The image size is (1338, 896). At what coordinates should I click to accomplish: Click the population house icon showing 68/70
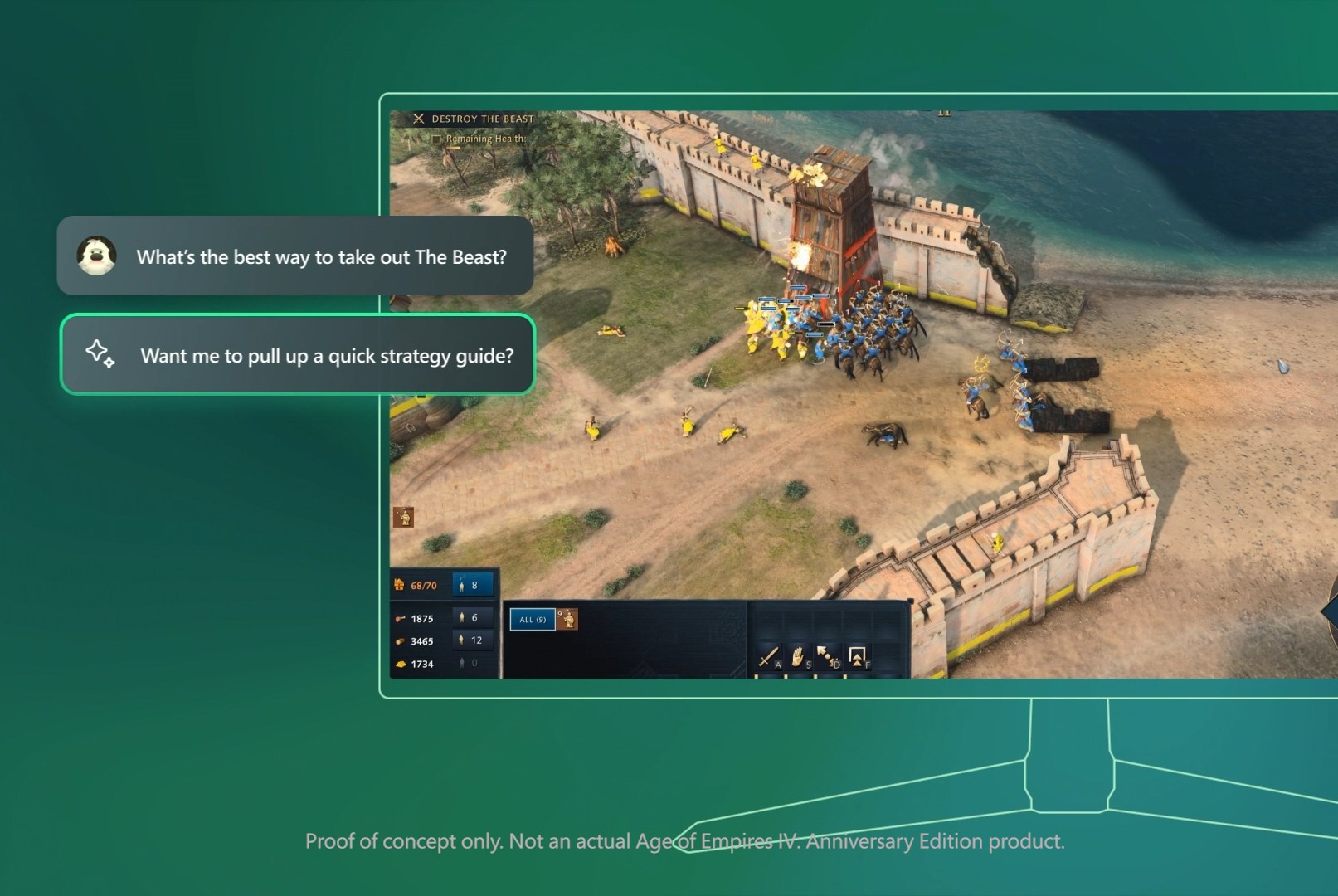pyautogui.click(x=398, y=584)
